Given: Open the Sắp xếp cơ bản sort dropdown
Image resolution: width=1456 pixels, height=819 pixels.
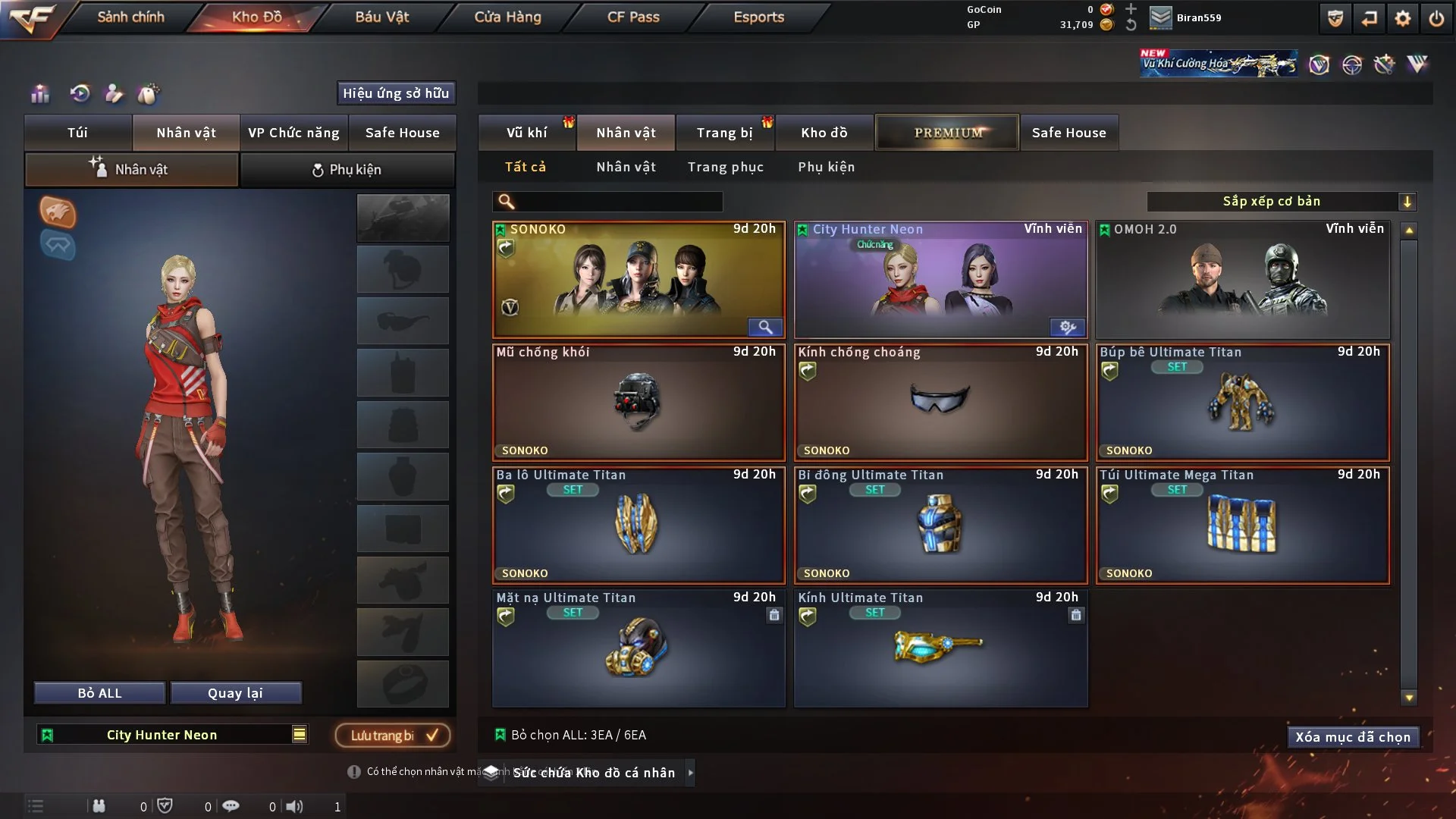Looking at the screenshot, I should coord(1281,202).
